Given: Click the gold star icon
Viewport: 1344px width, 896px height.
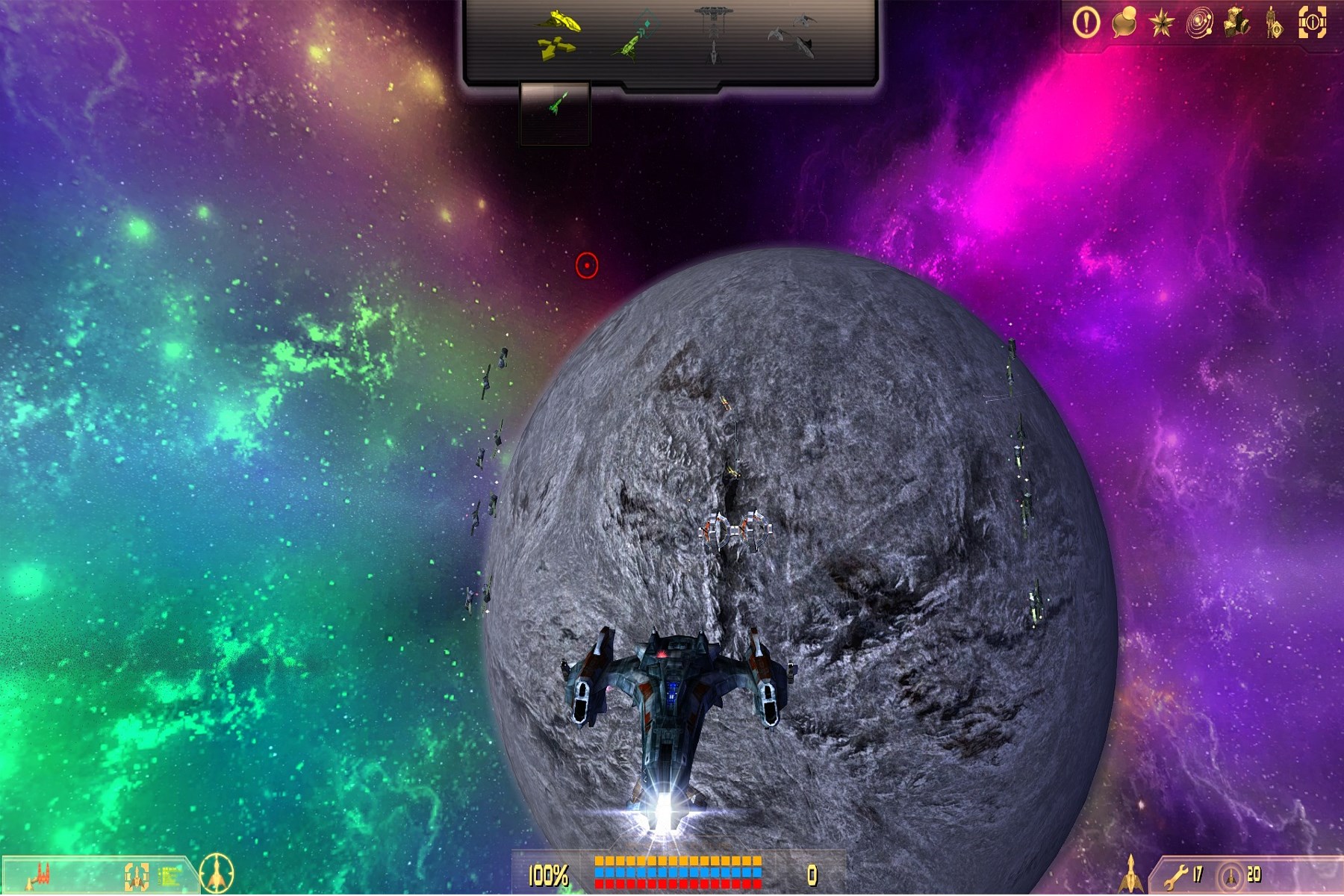Looking at the screenshot, I should coord(1162,24).
